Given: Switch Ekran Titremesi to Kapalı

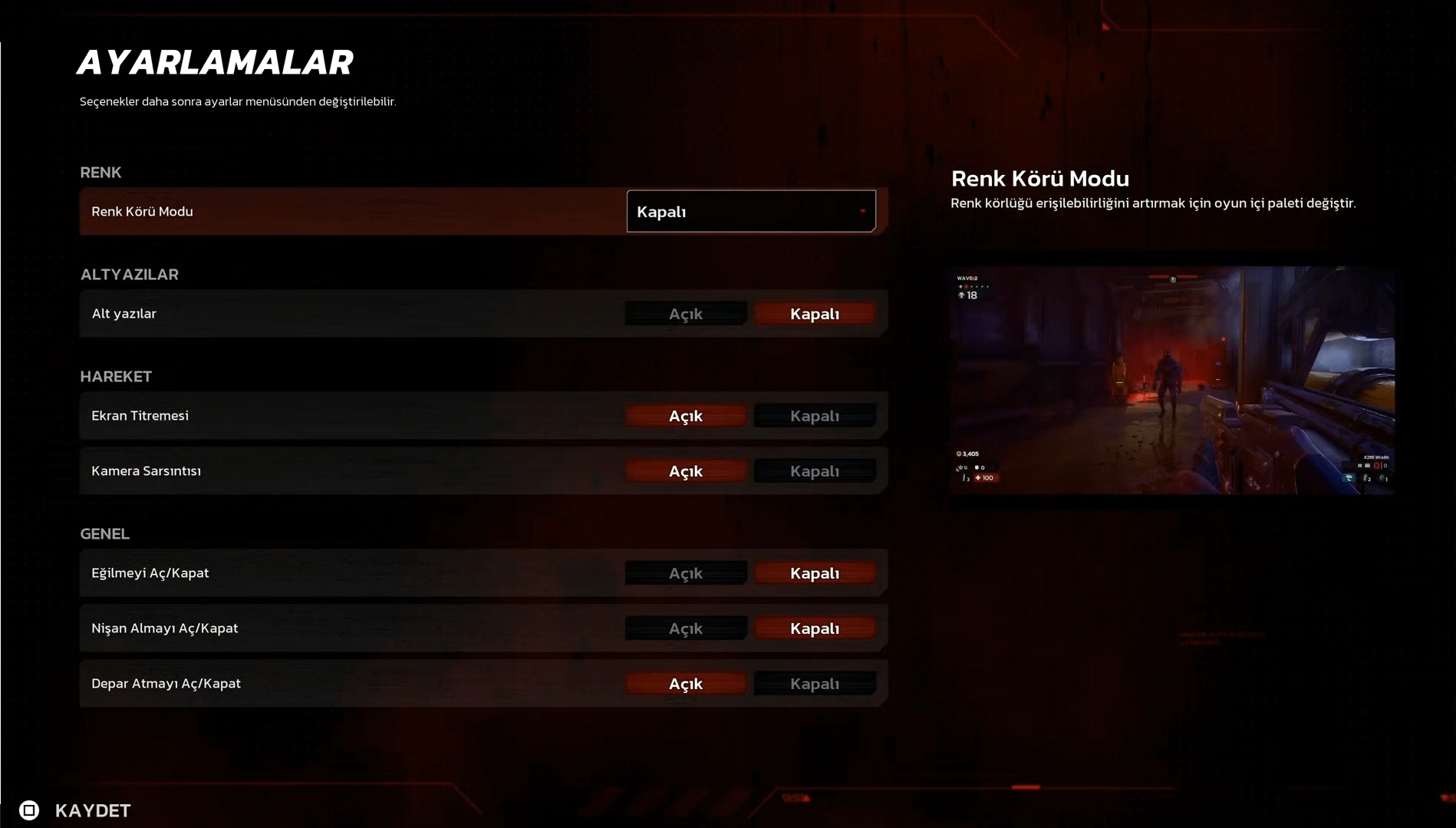Looking at the screenshot, I should 814,416.
